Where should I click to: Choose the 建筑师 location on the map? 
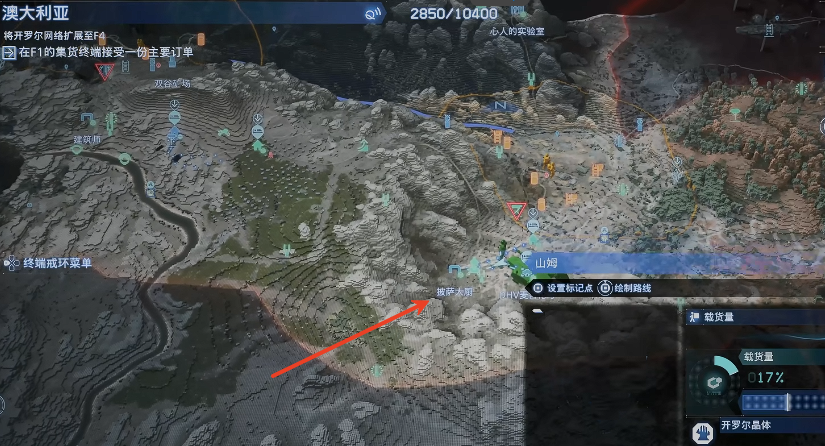(87, 140)
